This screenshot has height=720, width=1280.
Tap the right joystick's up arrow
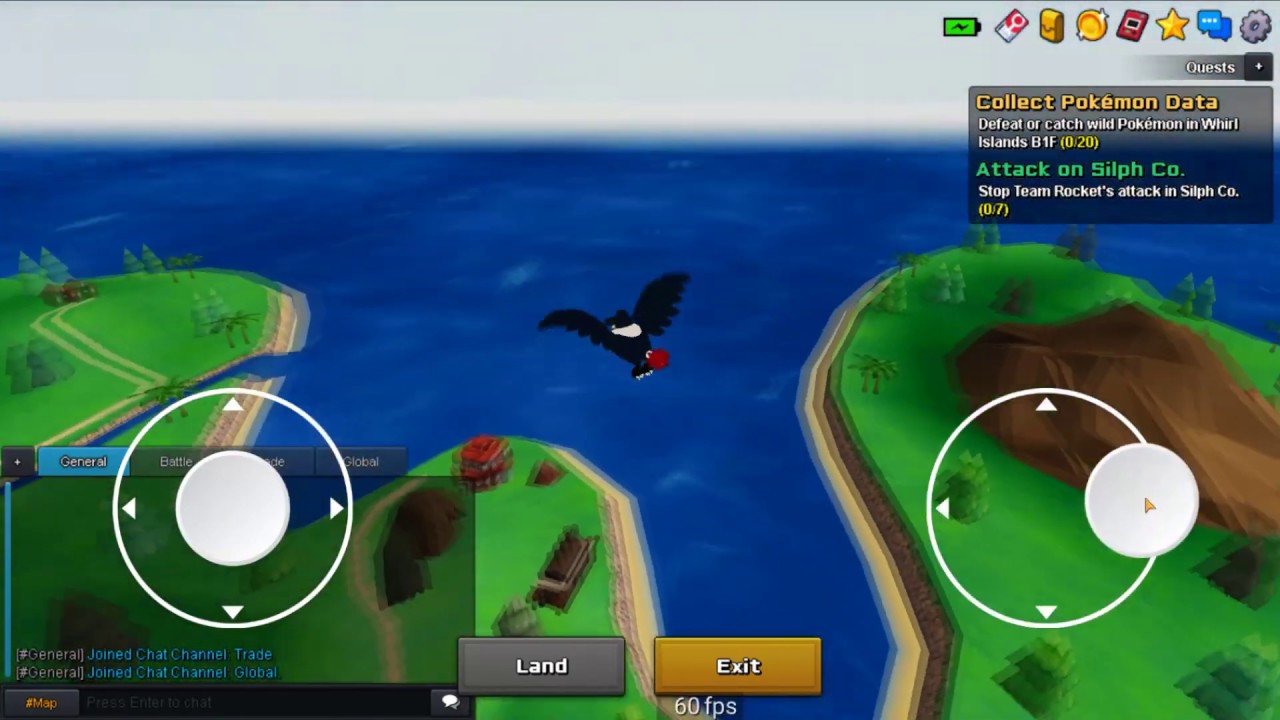pos(1046,404)
